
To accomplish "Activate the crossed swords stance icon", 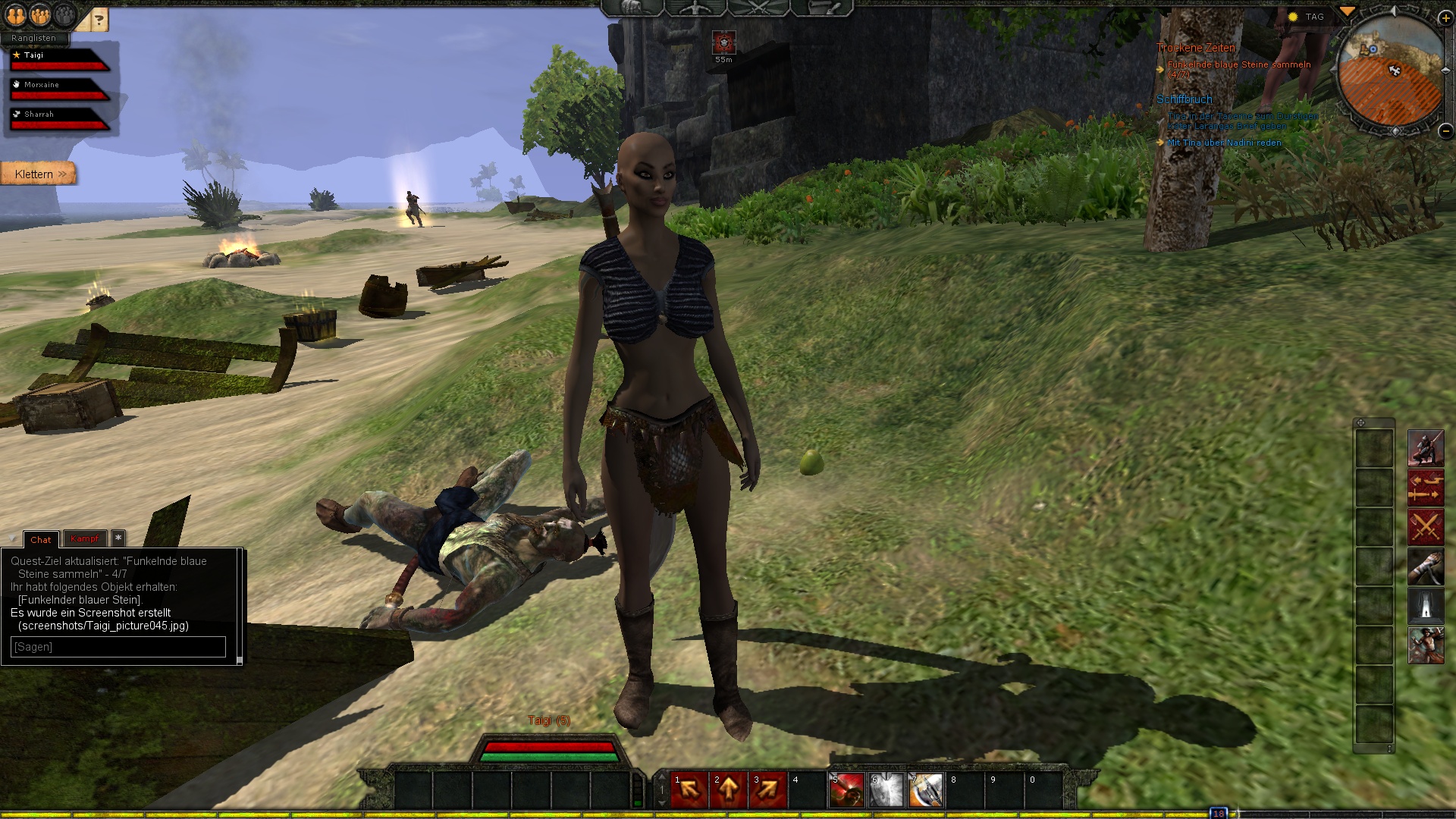I will 1426,527.
